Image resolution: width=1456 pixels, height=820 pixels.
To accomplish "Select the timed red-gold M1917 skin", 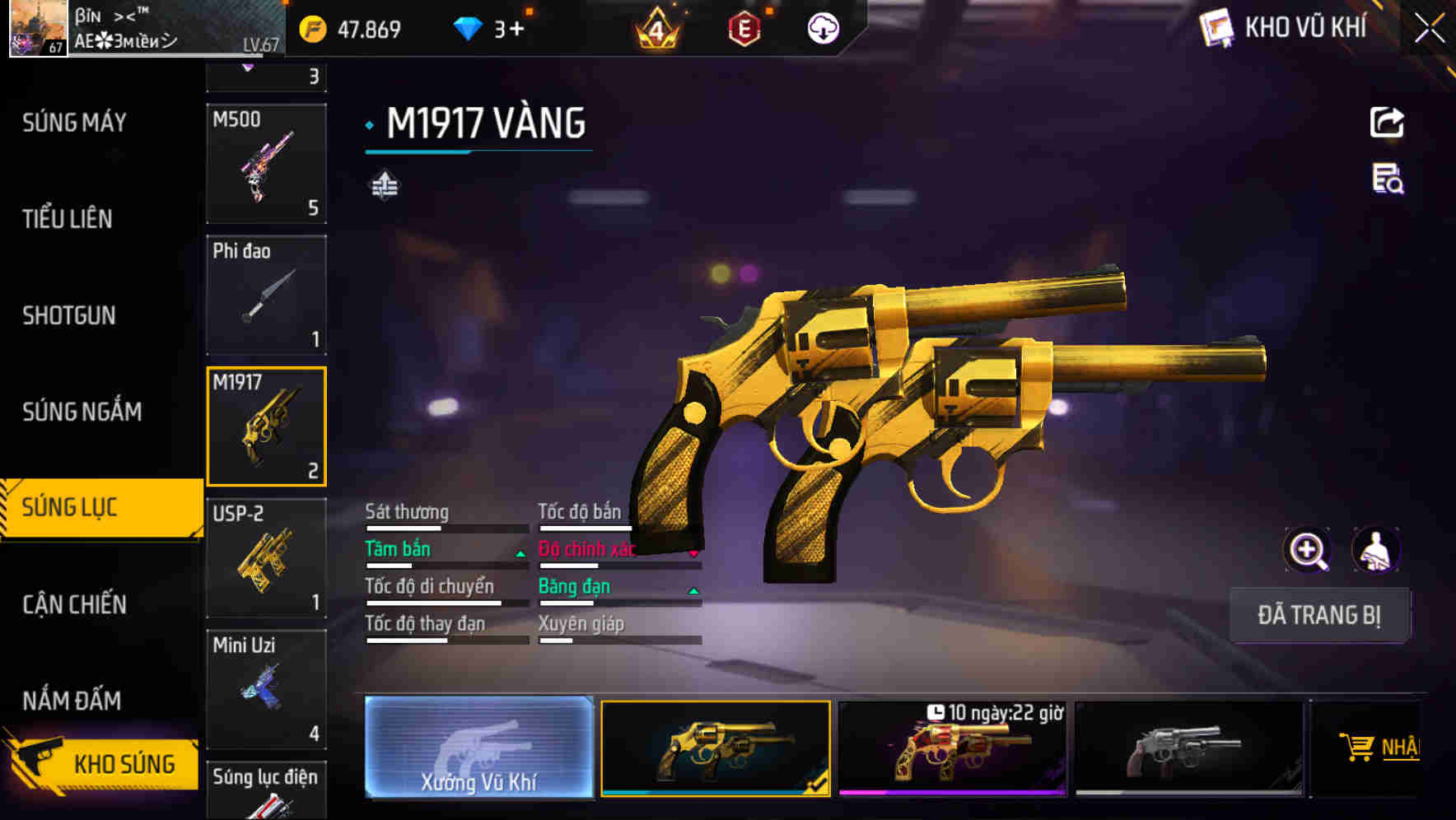I will 952,748.
